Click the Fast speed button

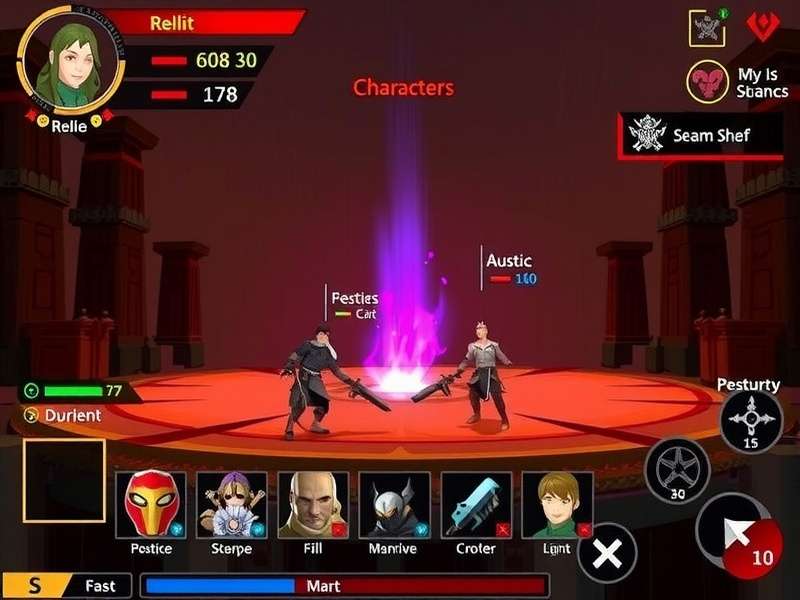click(100, 586)
